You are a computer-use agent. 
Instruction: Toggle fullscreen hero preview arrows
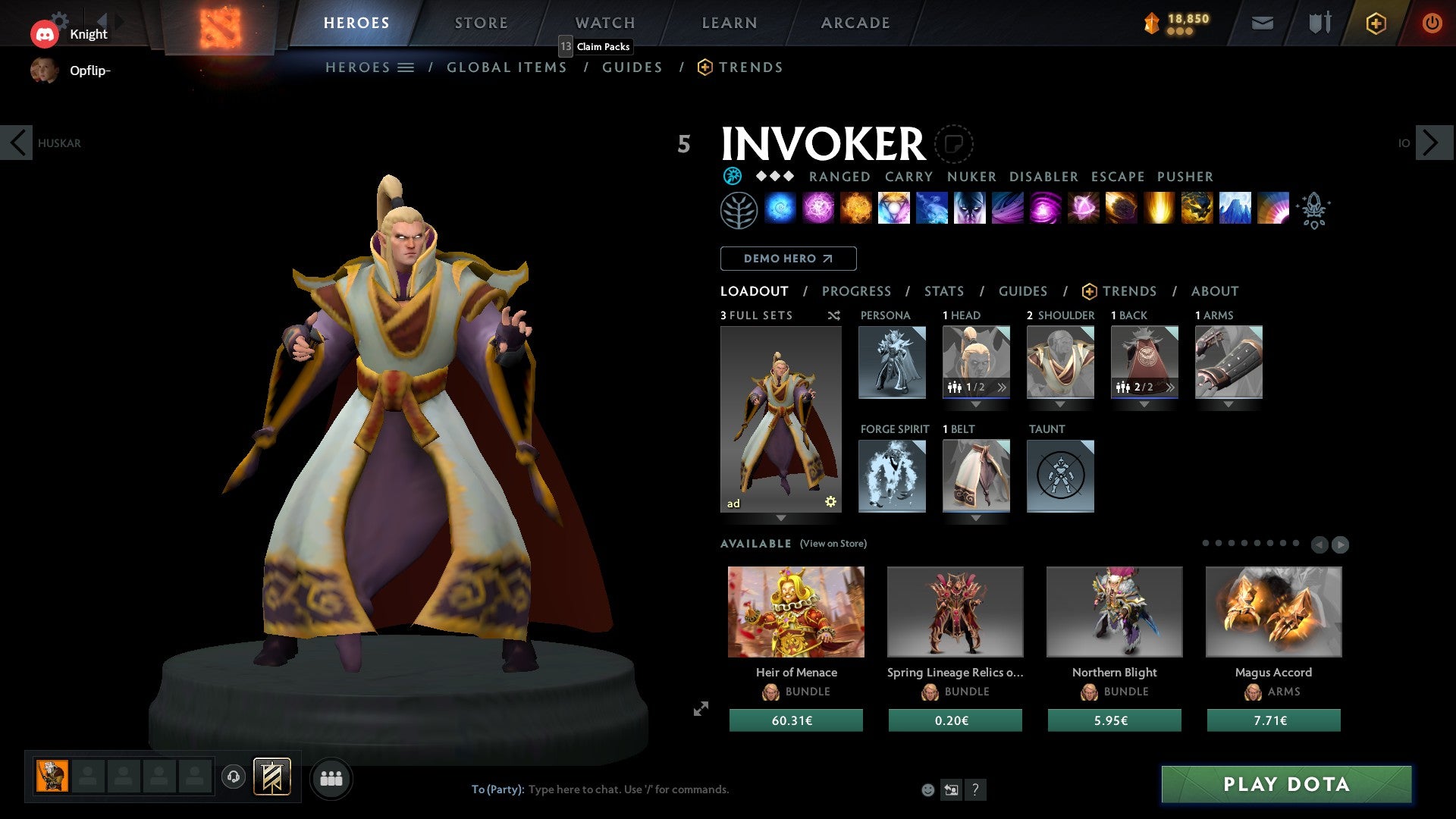coord(700,709)
